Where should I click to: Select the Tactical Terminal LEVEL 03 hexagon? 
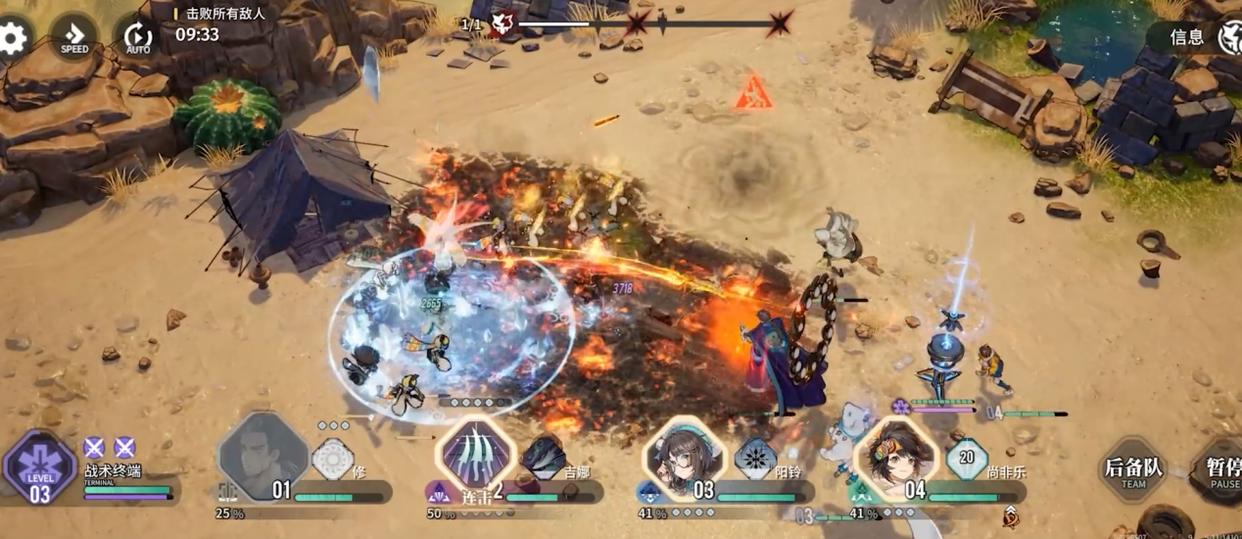[40, 468]
